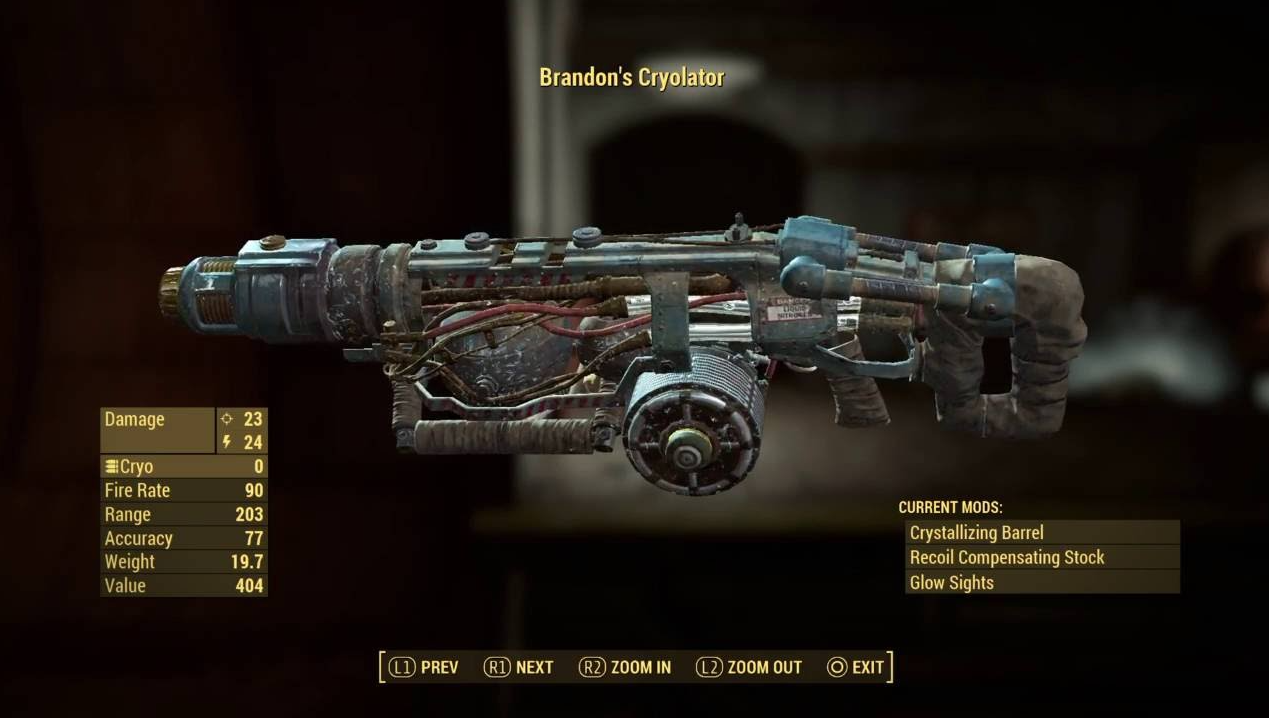Select the Crystallizing Barrel mod row
Image resolution: width=1269 pixels, height=718 pixels.
pos(1041,533)
